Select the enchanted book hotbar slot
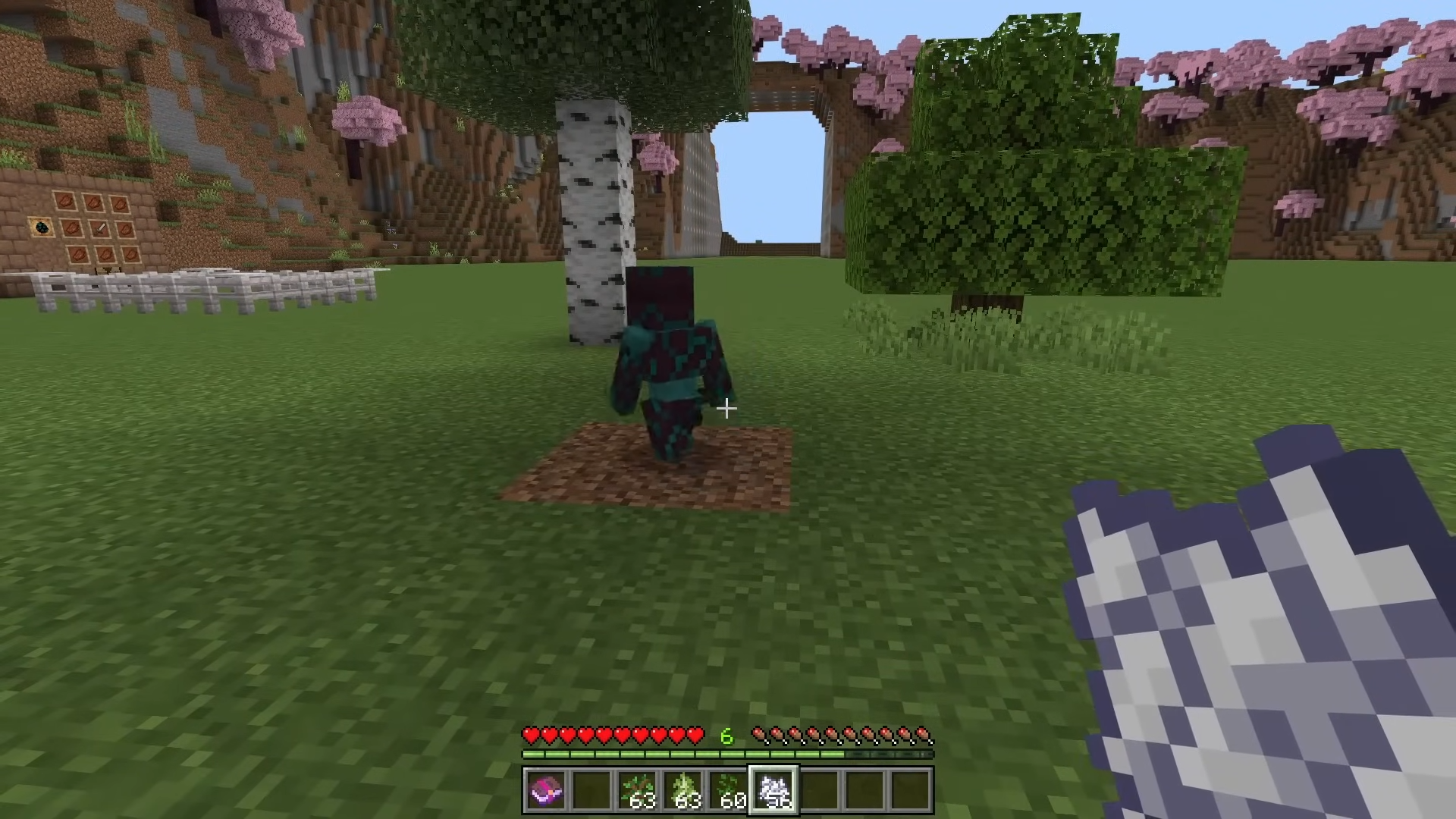This screenshot has width=1456, height=819. click(545, 790)
